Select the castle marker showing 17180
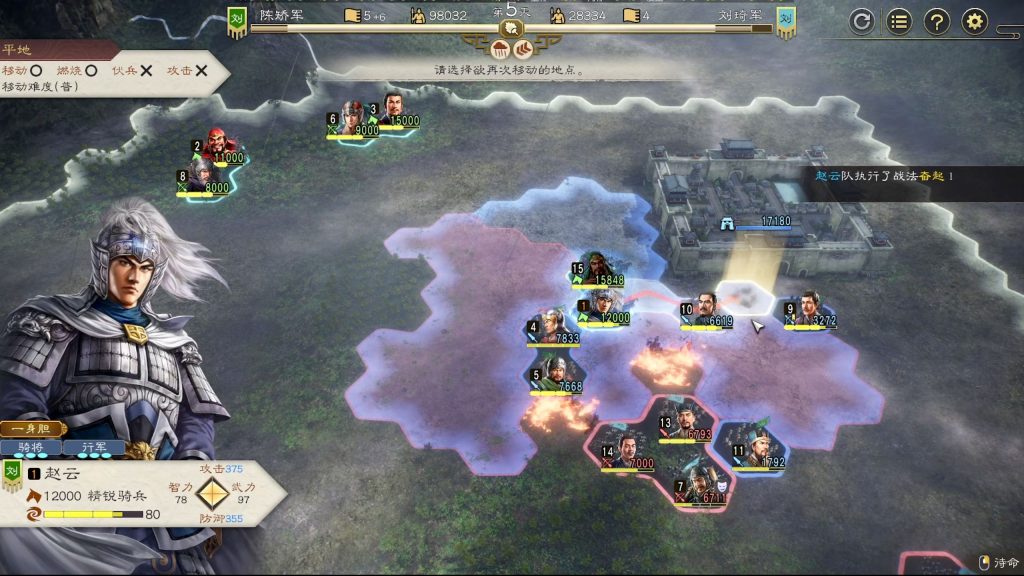Viewport: 1024px width, 576px height. click(760, 222)
